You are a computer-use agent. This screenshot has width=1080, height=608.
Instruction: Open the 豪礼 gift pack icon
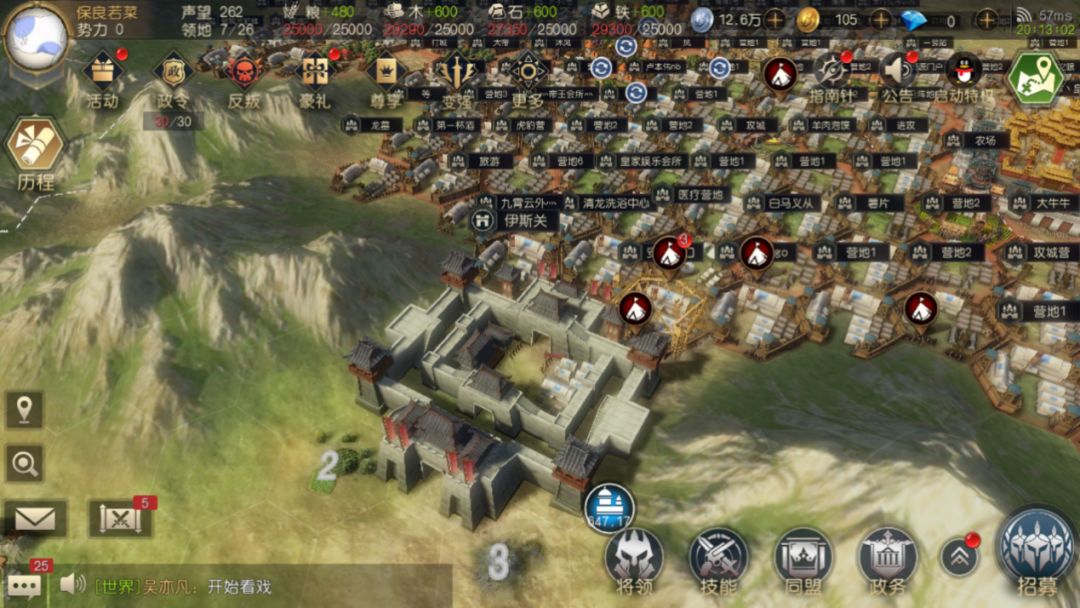click(315, 73)
